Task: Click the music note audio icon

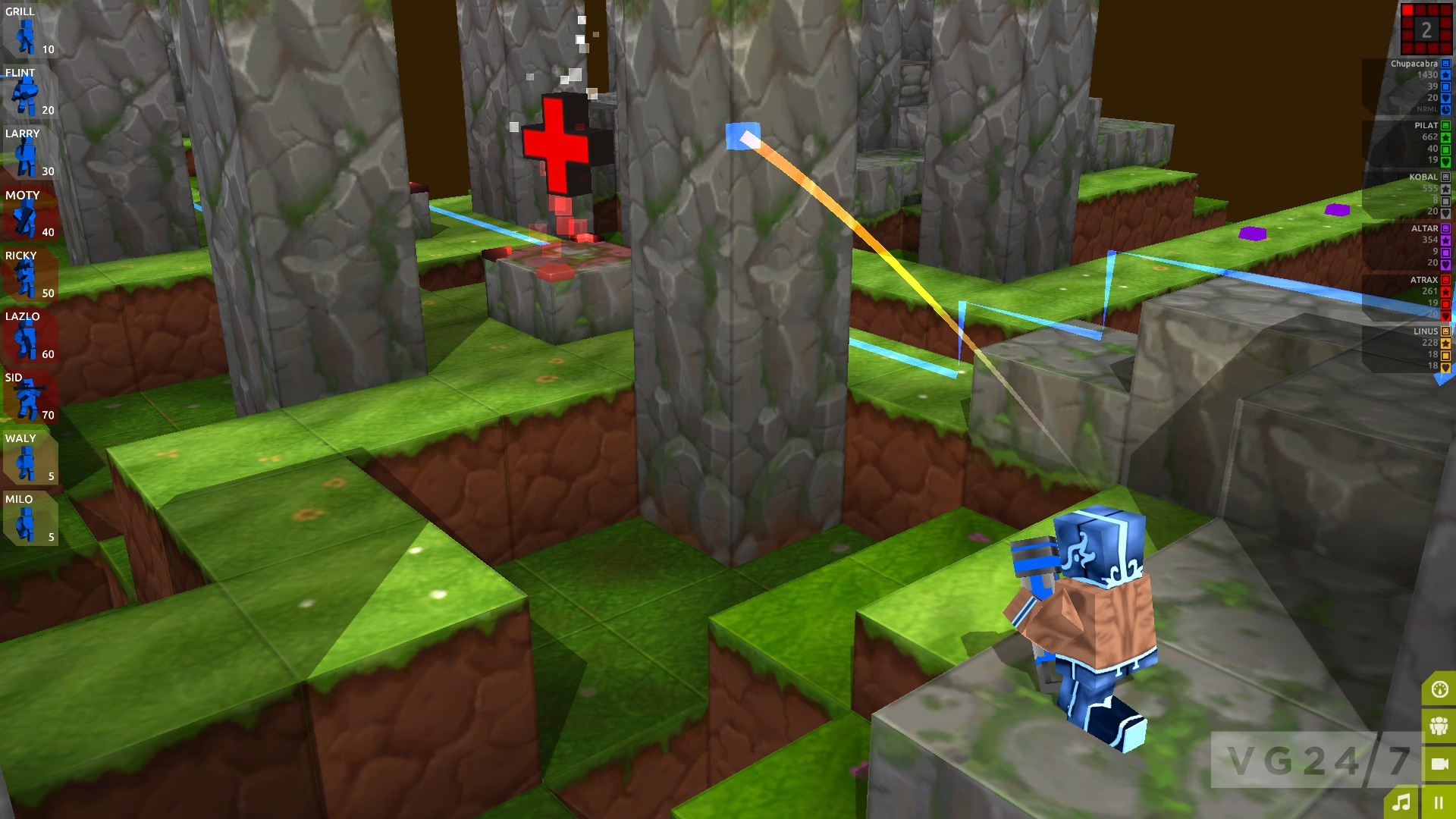Action: [x=1403, y=802]
